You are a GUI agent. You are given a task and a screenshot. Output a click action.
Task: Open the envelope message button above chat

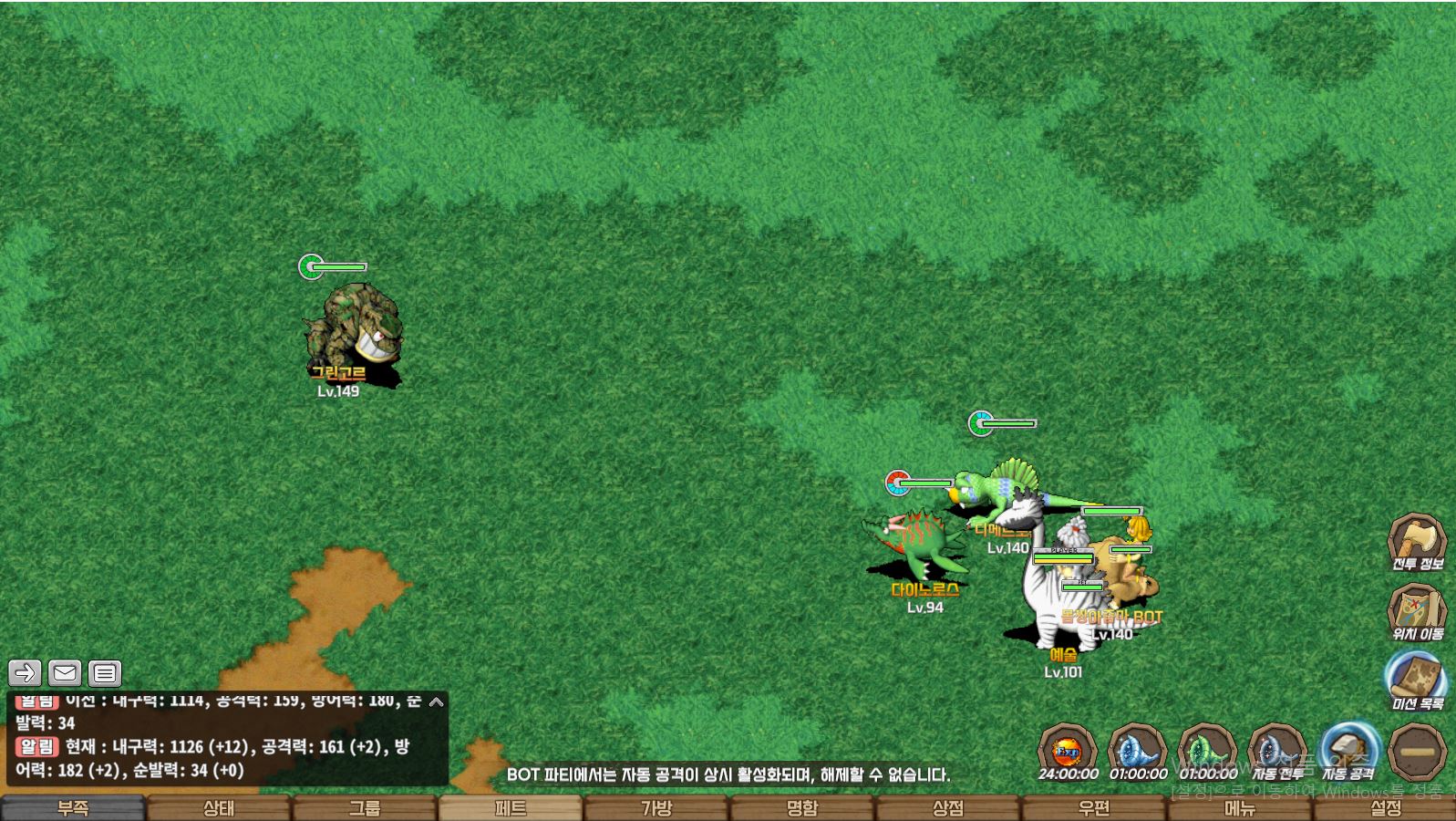65,673
